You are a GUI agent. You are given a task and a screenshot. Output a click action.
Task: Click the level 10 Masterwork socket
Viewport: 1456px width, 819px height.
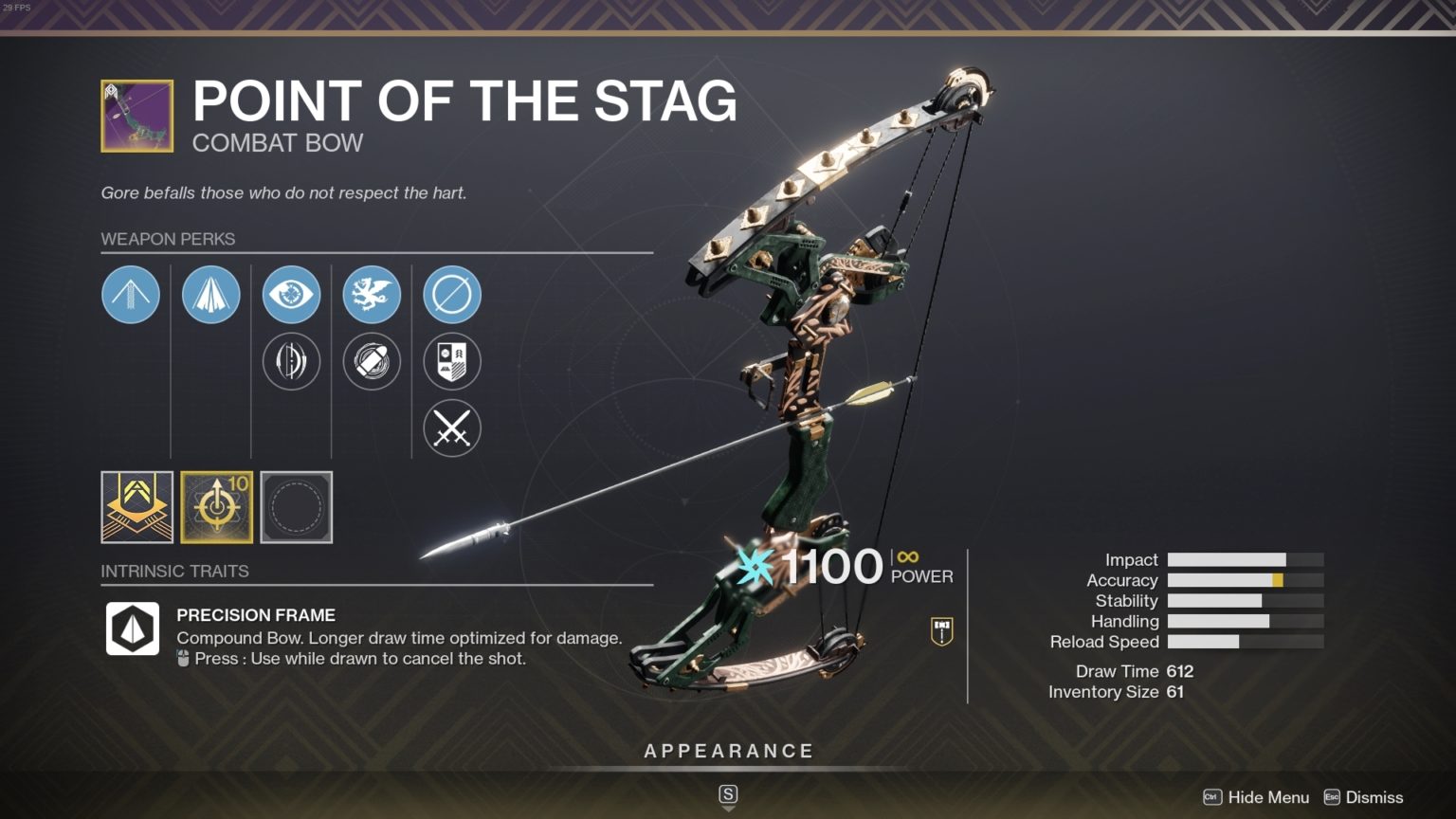pos(217,508)
